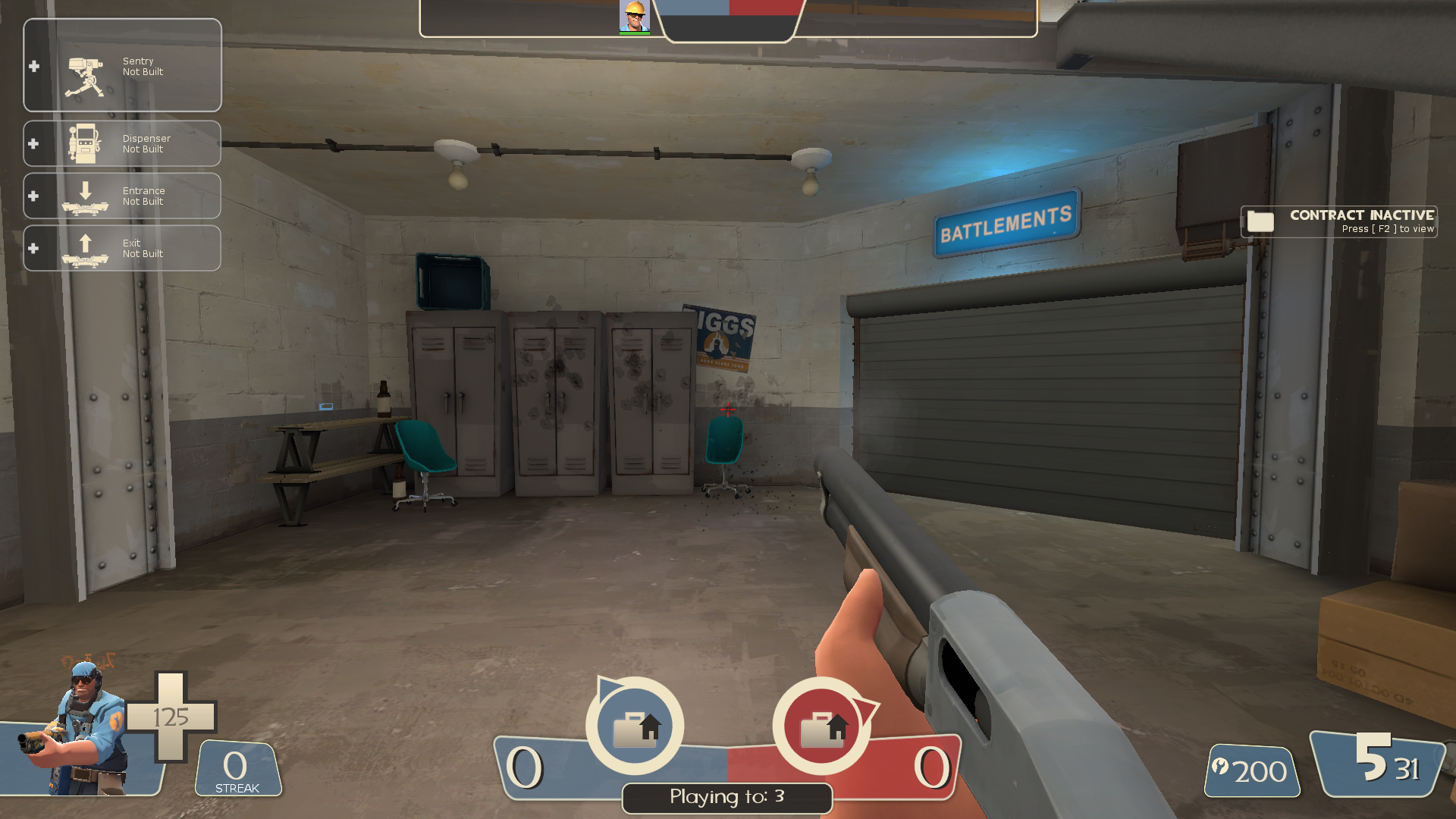
Task: Click the RED team briefcase icon
Action: click(821, 726)
